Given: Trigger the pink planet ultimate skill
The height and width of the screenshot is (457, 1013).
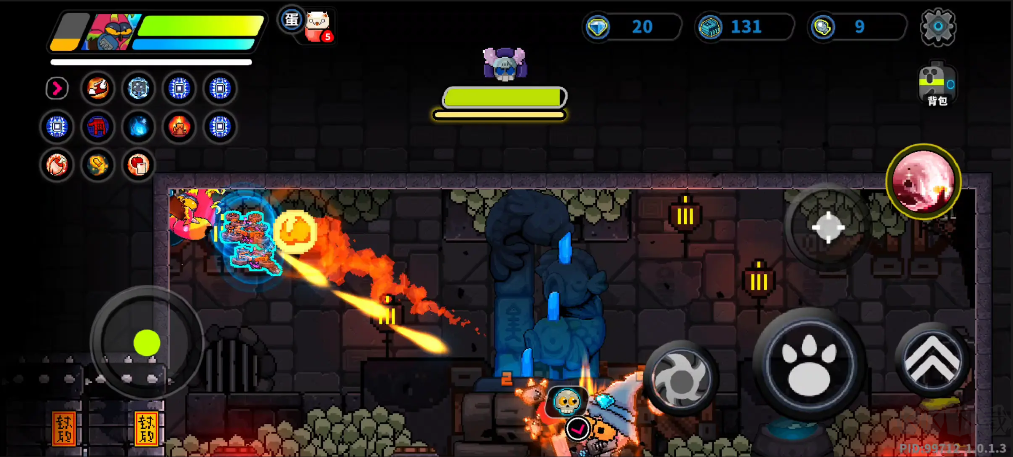Looking at the screenshot, I should [923, 182].
